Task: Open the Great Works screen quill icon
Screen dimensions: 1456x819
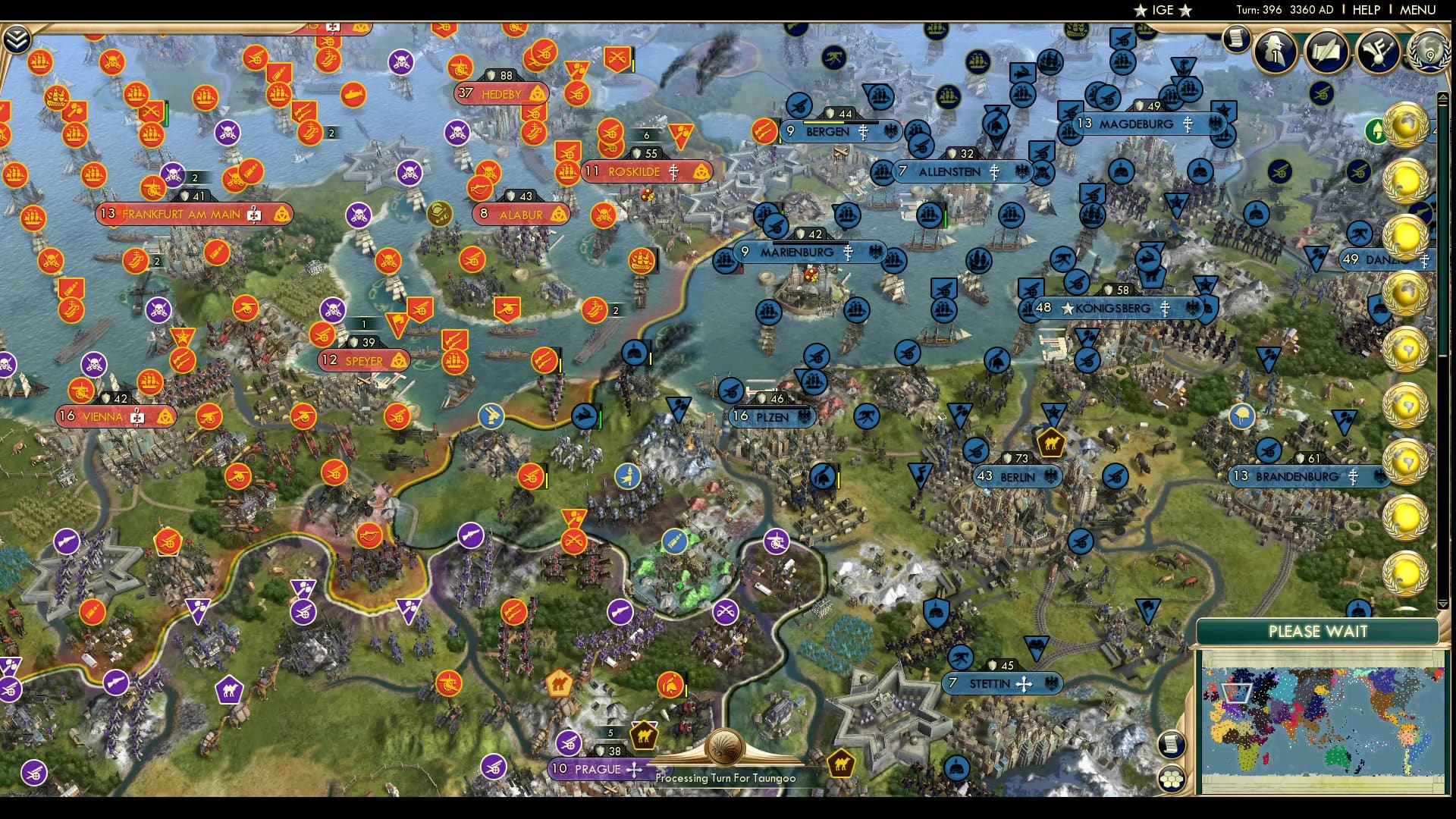Action: click(1326, 53)
